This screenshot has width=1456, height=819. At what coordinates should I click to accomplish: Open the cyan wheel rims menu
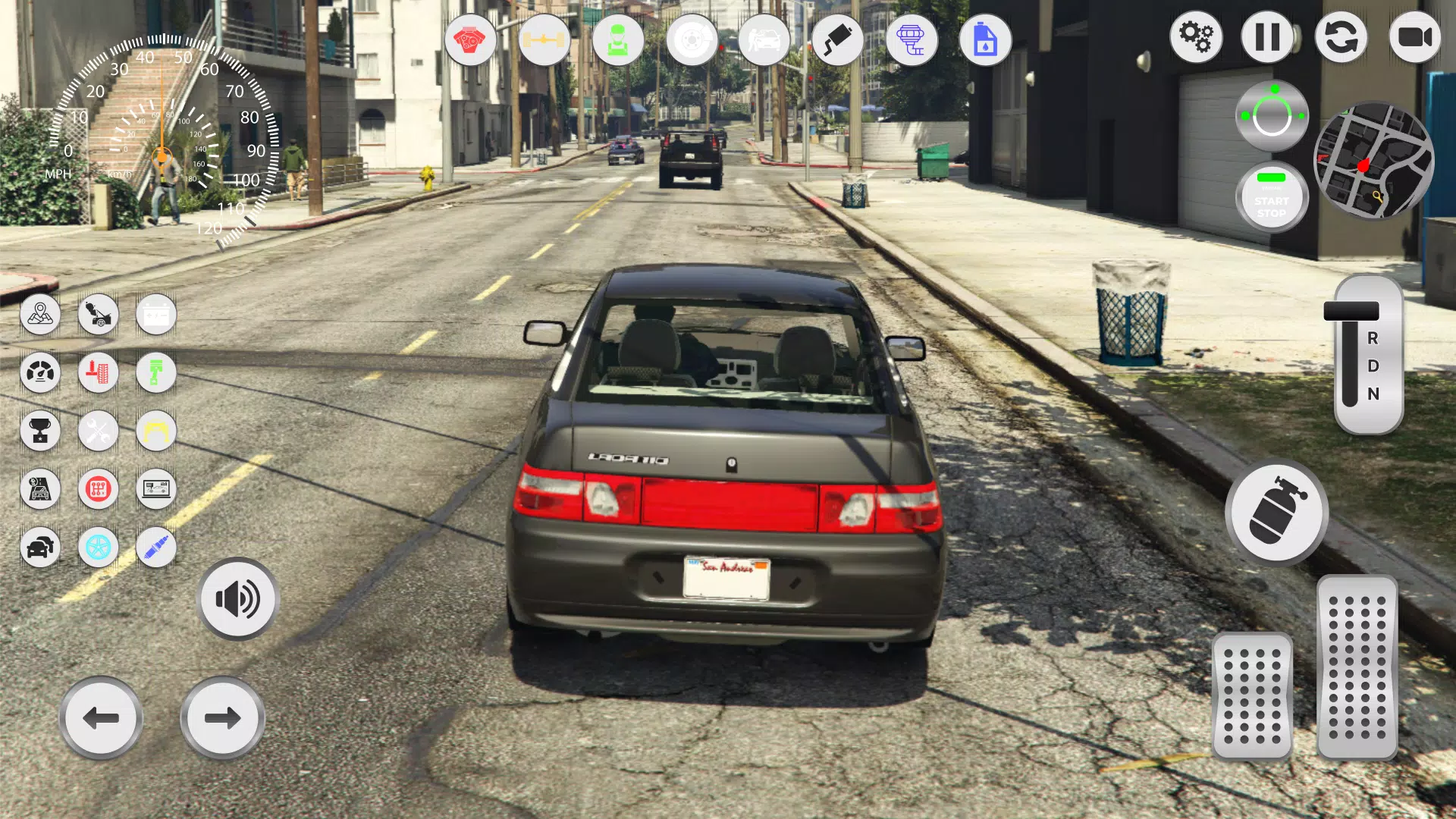point(98,548)
